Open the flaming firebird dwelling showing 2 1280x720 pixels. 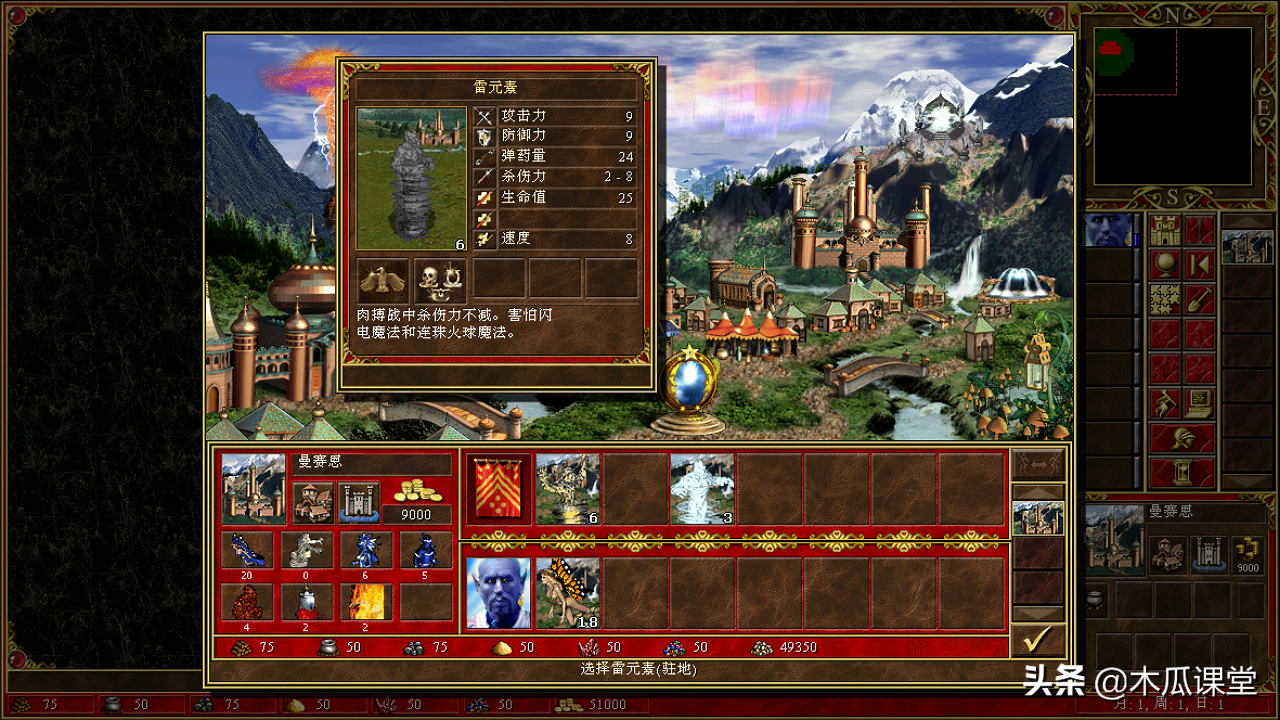[366, 603]
